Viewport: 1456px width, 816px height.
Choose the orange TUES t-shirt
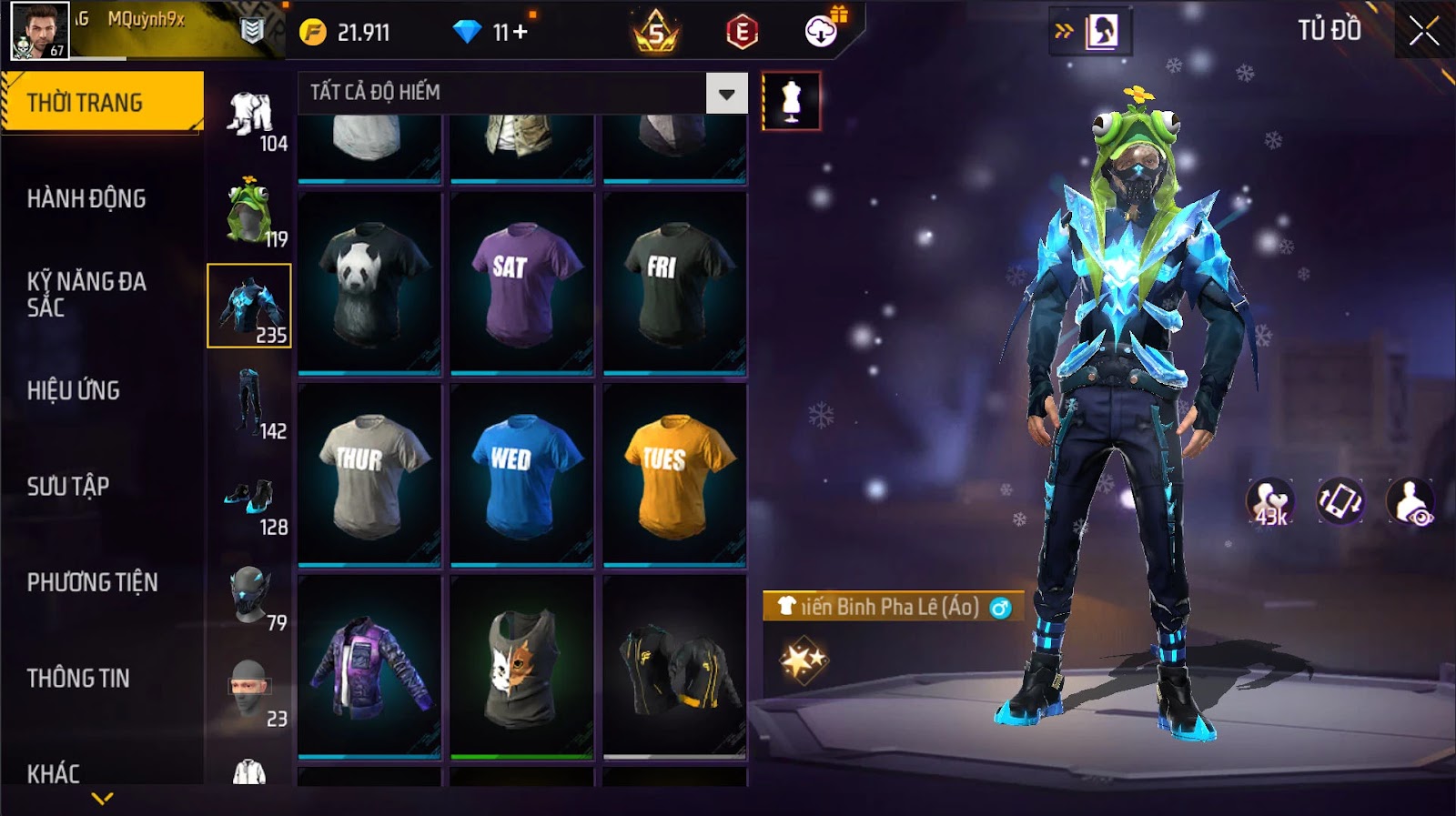[x=674, y=475]
